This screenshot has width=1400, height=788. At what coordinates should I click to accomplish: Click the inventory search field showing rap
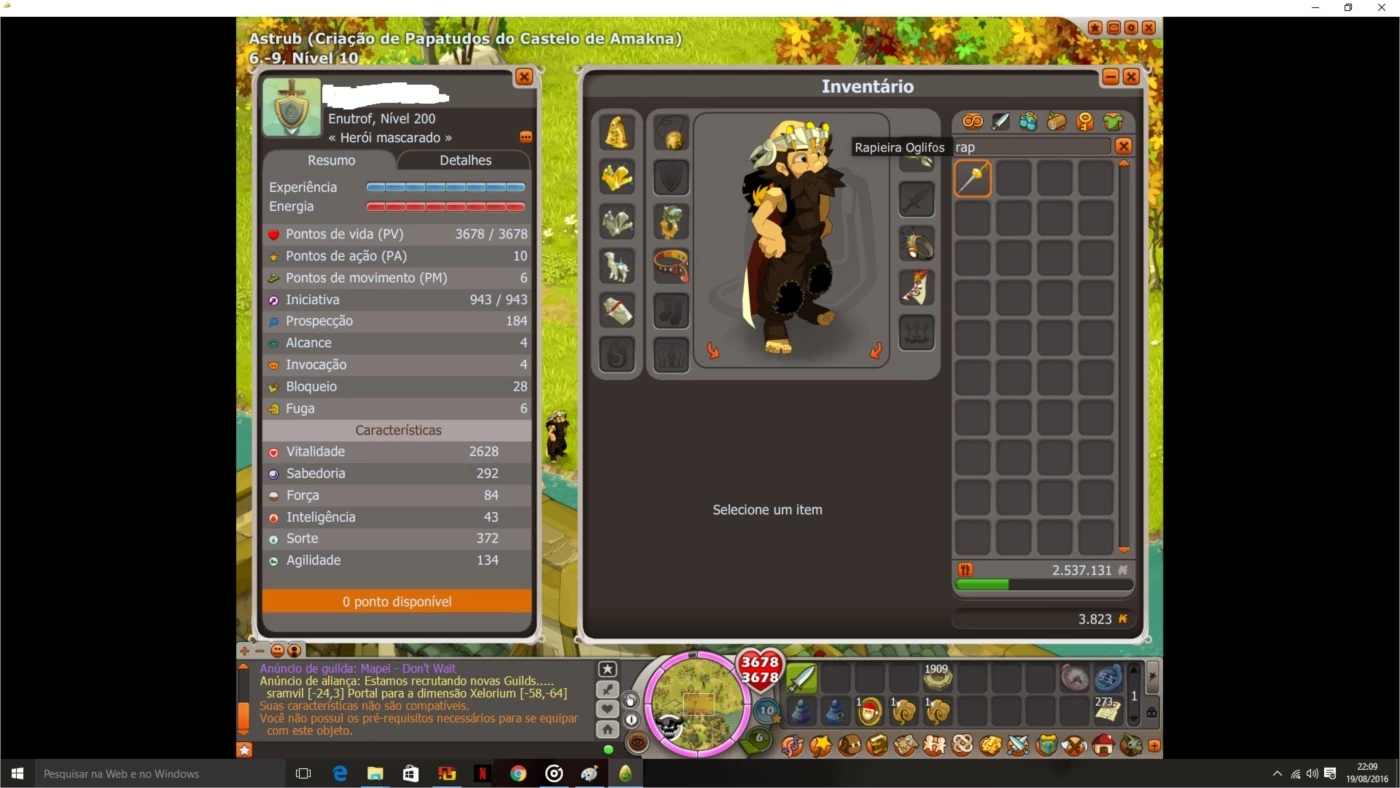pyautogui.click(x=1030, y=146)
